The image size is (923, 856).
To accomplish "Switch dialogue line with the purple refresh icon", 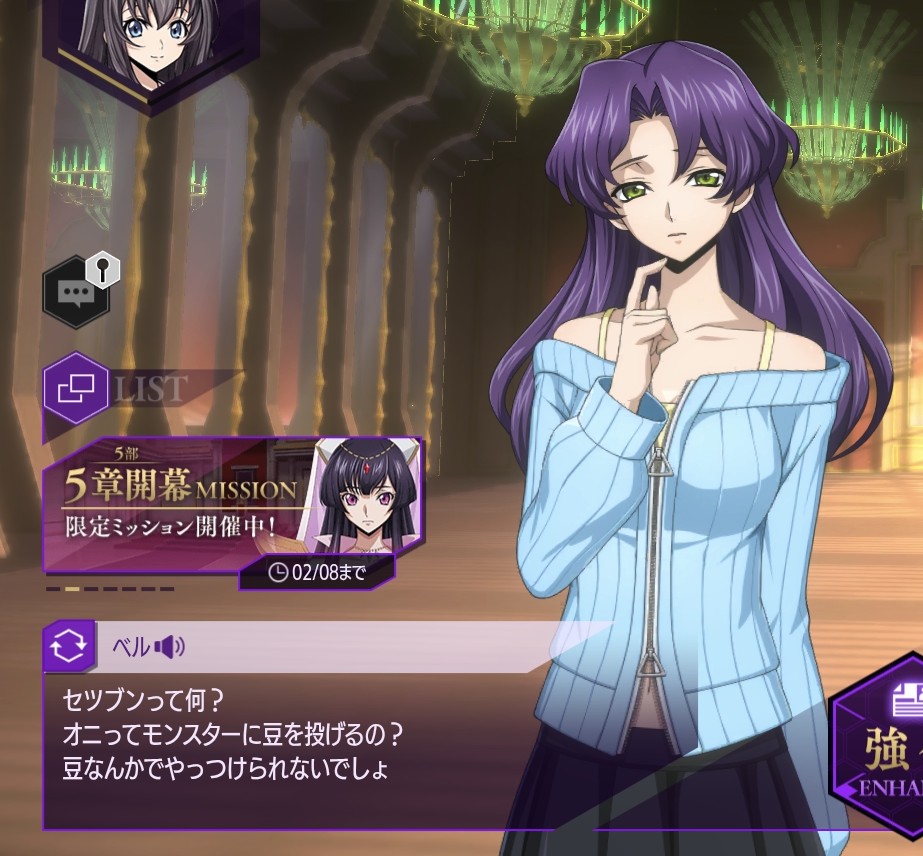I will (x=69, y=646).
